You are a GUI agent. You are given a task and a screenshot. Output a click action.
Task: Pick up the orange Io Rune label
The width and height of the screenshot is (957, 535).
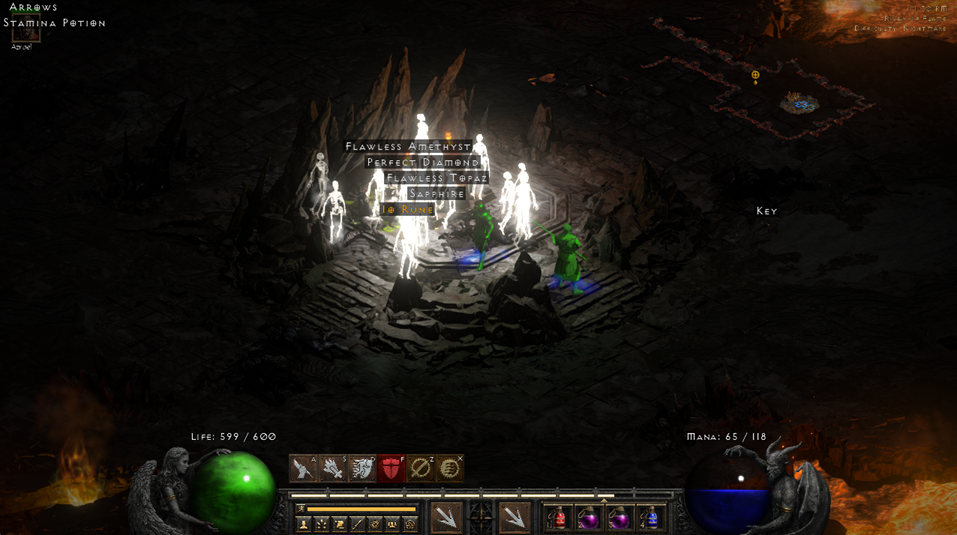click(408, 210)
